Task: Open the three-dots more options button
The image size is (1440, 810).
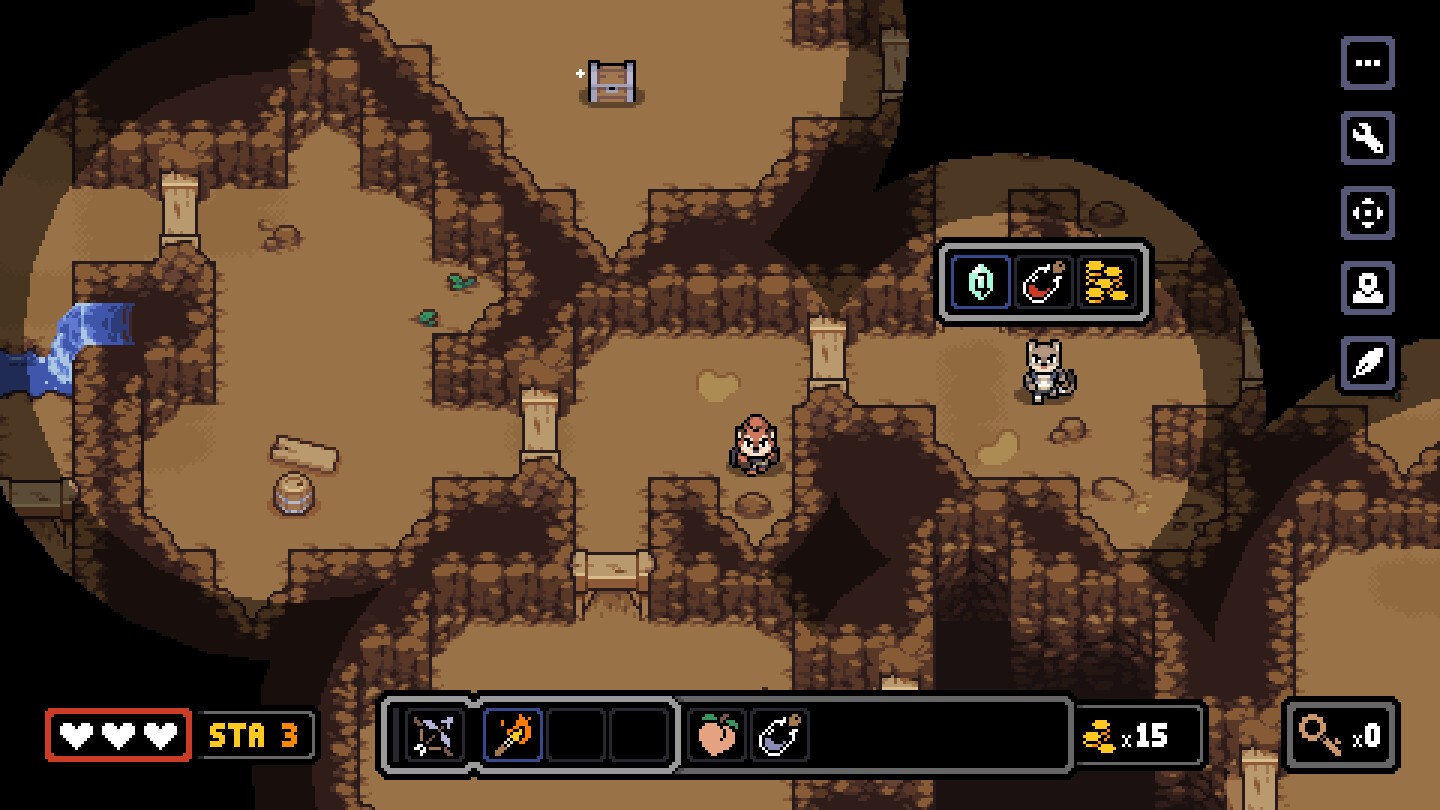Action: click(x=1367, y=64)
